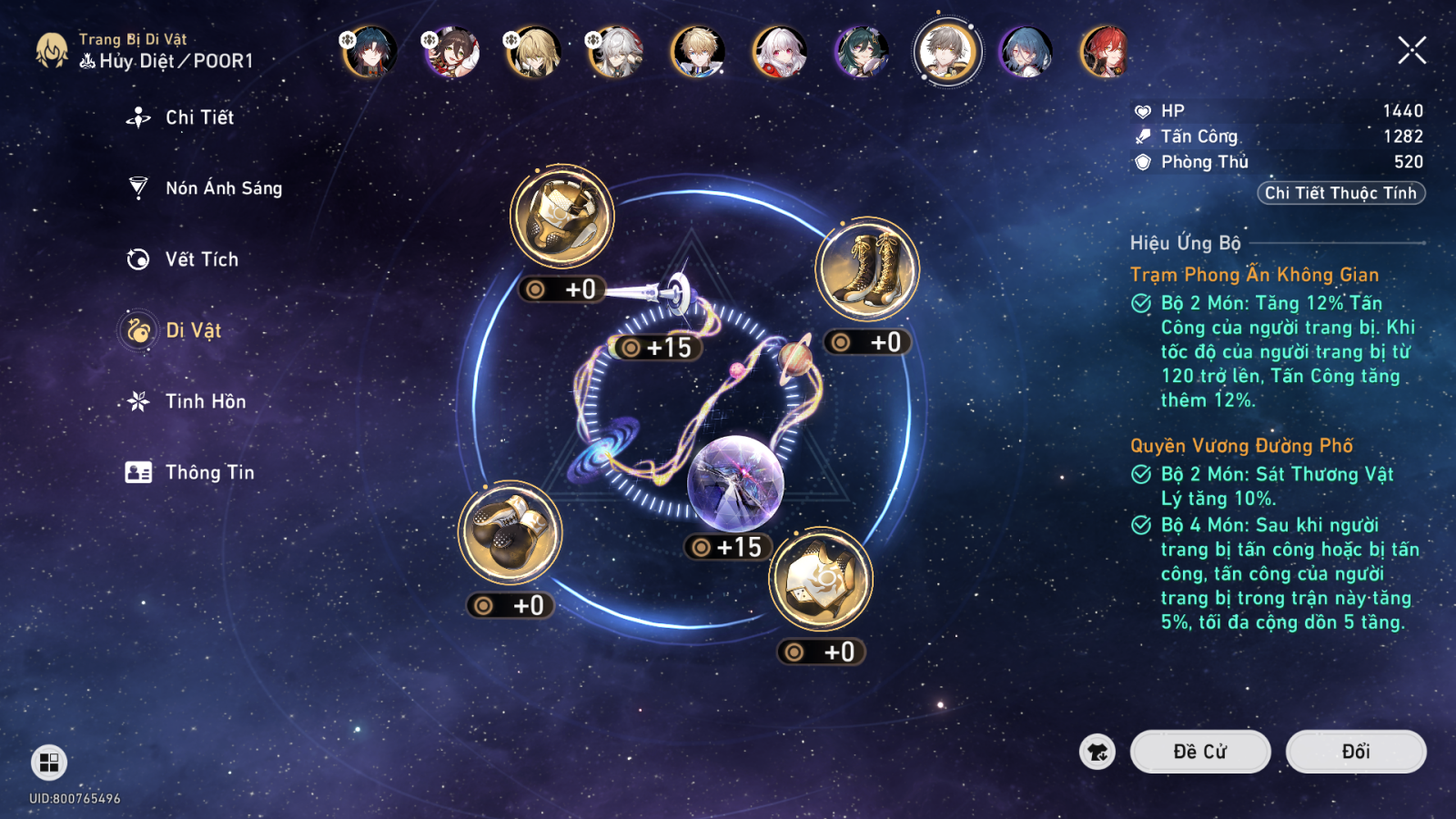Go to the Tinh Hồn tab
Viewport: 1456px width, 819px height.
205,401
